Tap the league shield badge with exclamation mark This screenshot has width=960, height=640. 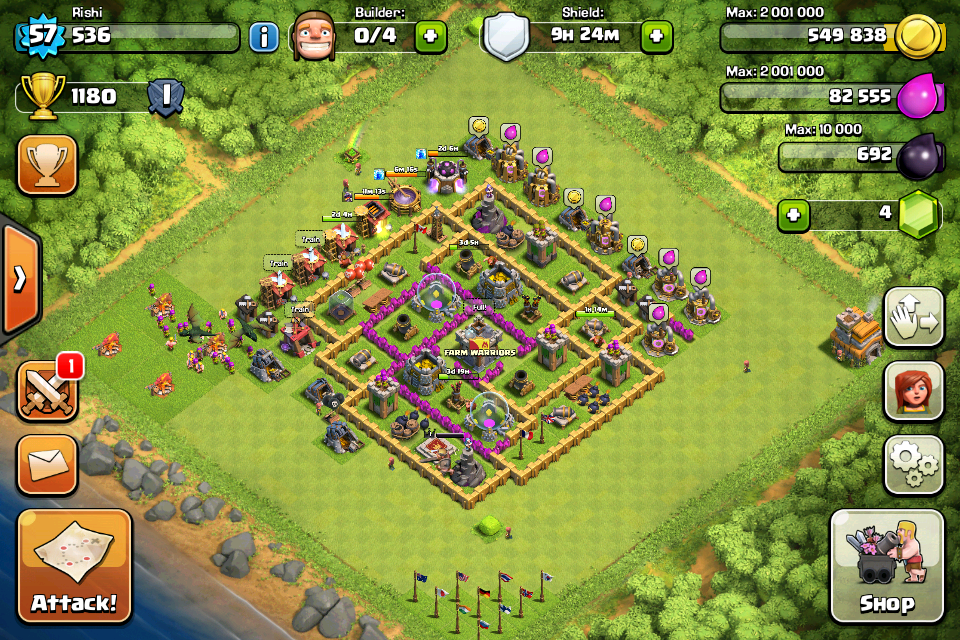(164, 97)
